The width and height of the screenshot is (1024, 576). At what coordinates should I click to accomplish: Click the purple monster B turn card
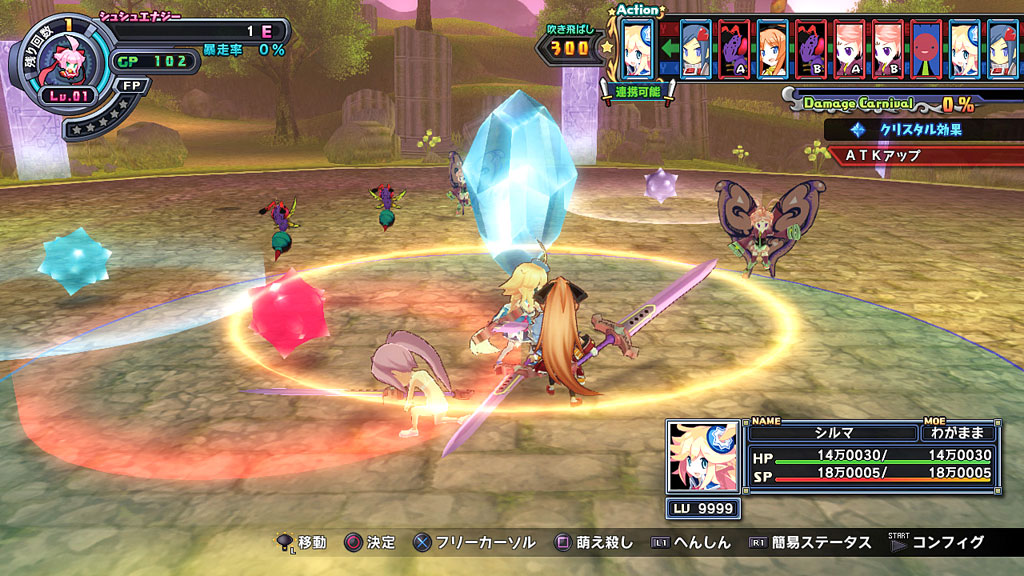coord(811,49)
